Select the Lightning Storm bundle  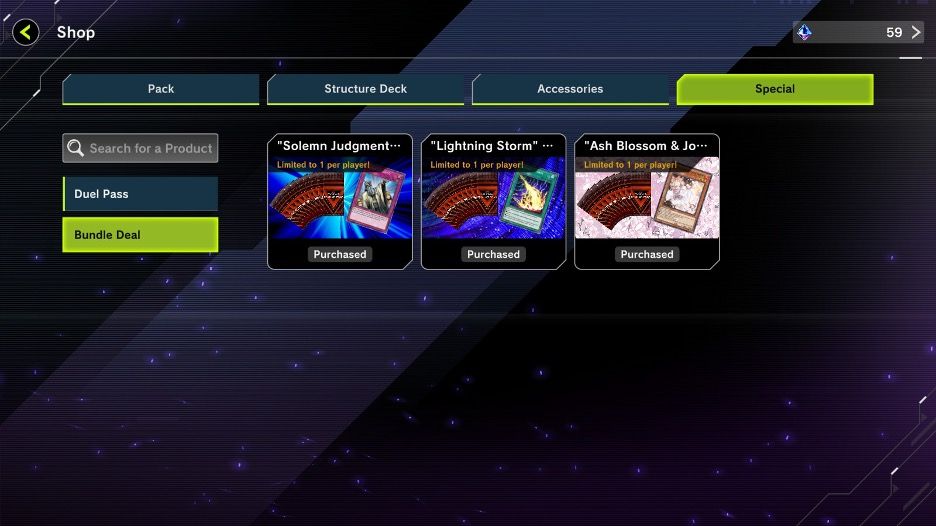(493, 201)
